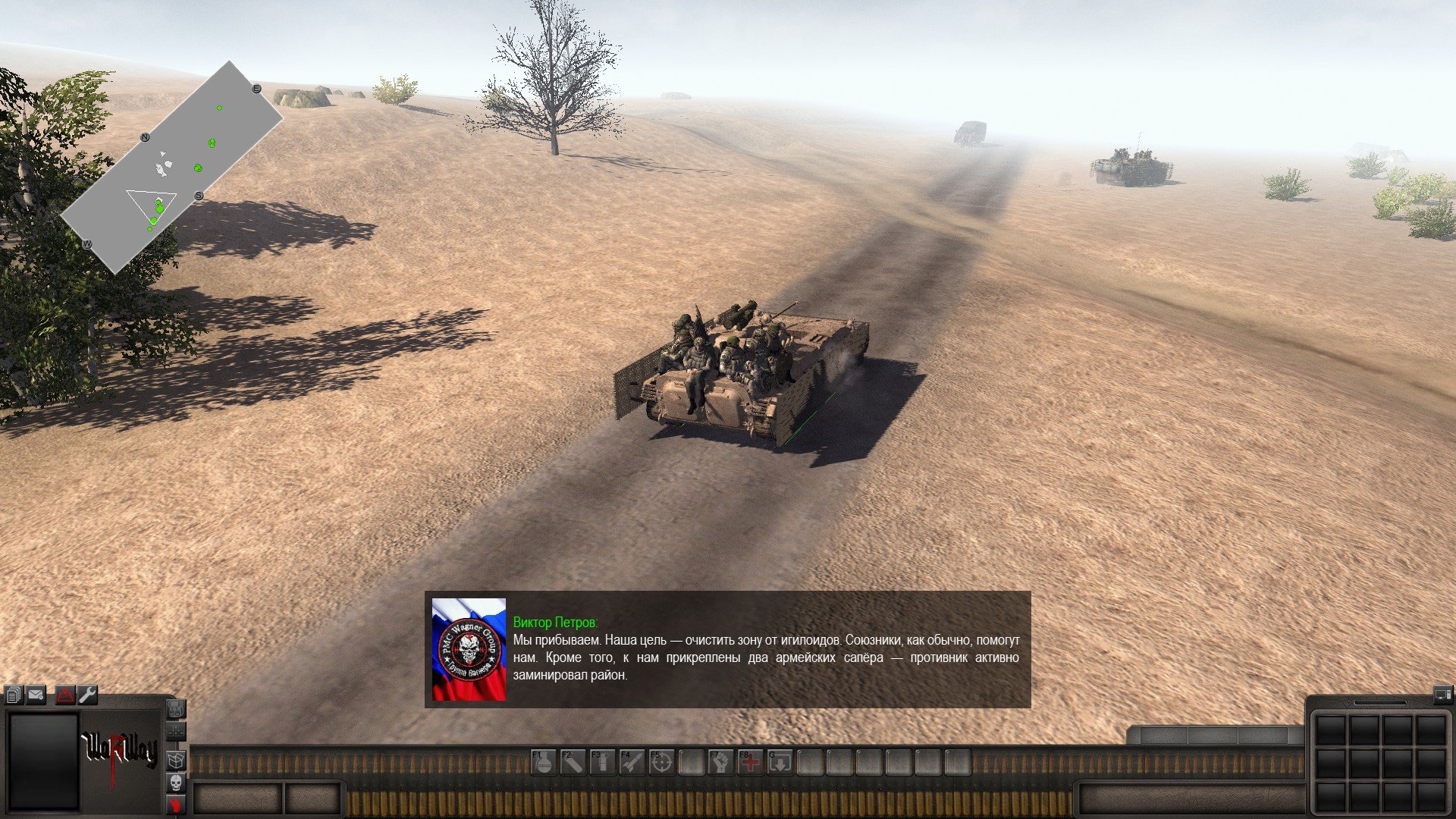Open the envelope messages icon
Viewport: 1456px width, 819px height.
36,695
